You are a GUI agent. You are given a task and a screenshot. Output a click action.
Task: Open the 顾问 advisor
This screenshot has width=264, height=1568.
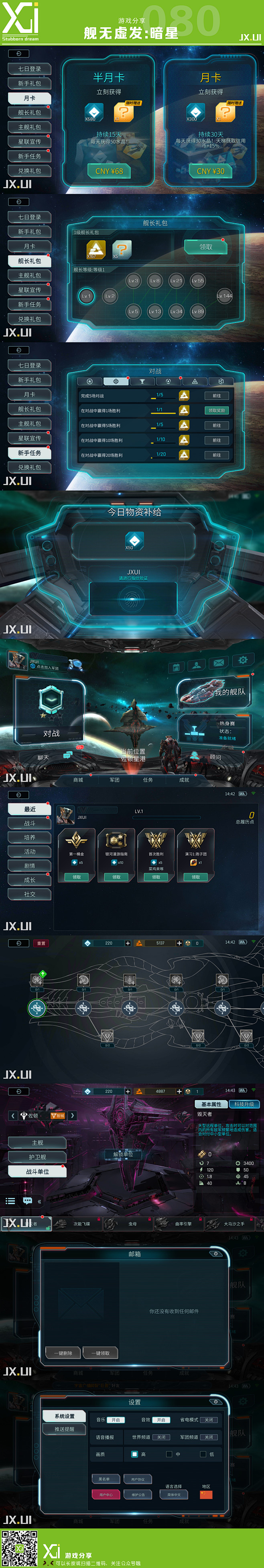(x=215, y=757)
